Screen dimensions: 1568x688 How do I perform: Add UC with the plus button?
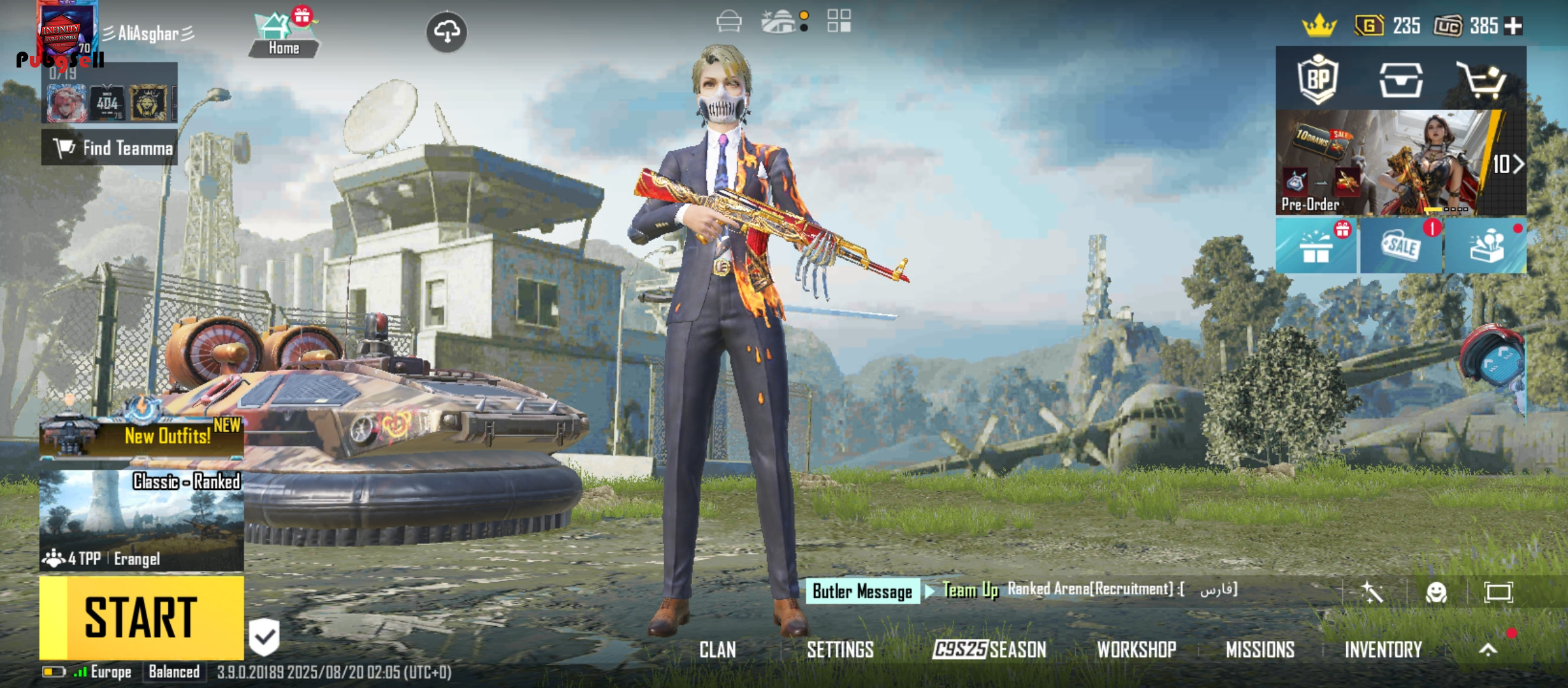1513,26
